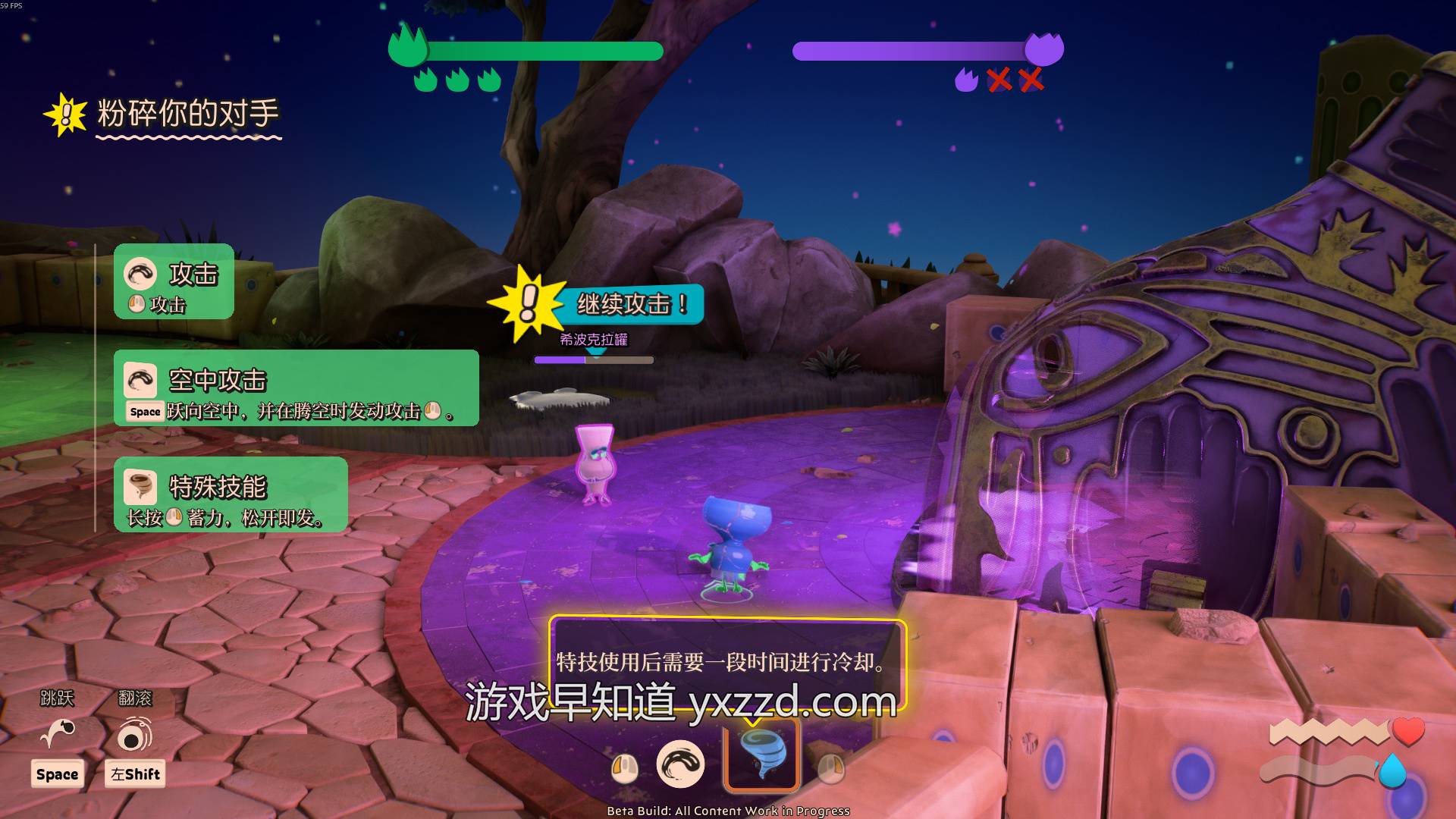1456x819 pixels.
Task: Click the cooldown tutorial message box
Action: click(x=726, y=661)
